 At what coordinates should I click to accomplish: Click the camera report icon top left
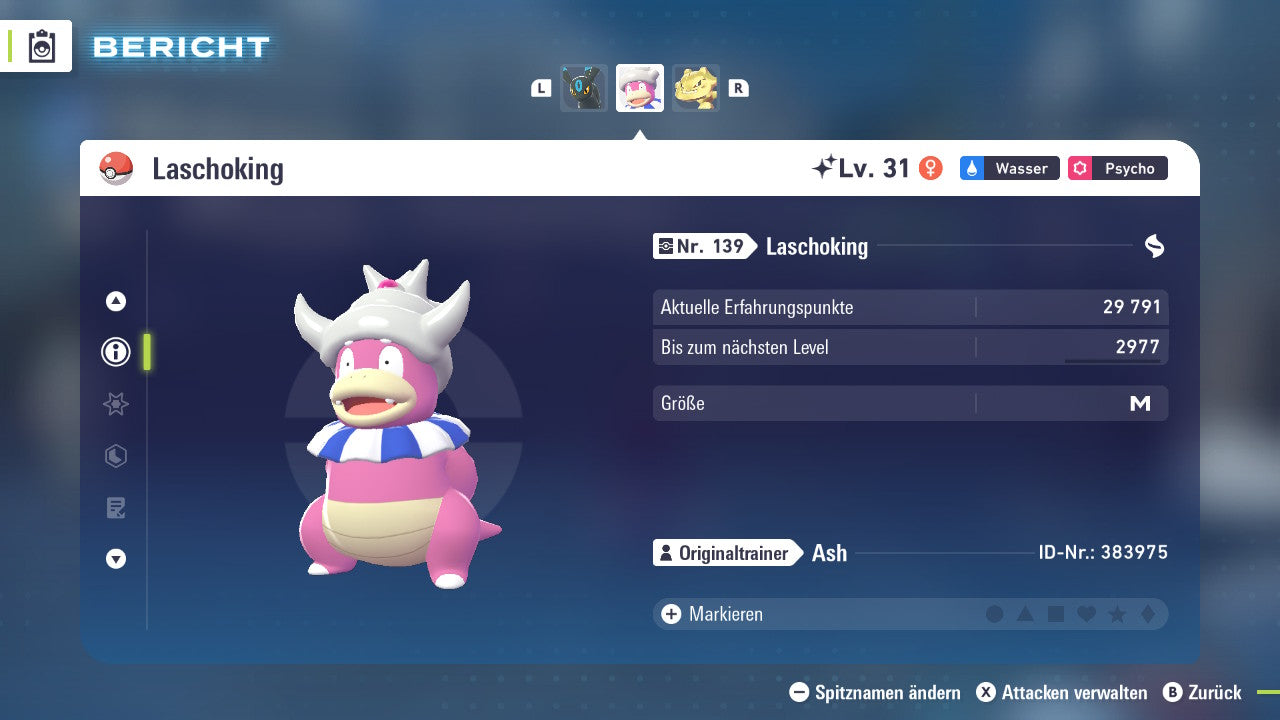point(42,46)
